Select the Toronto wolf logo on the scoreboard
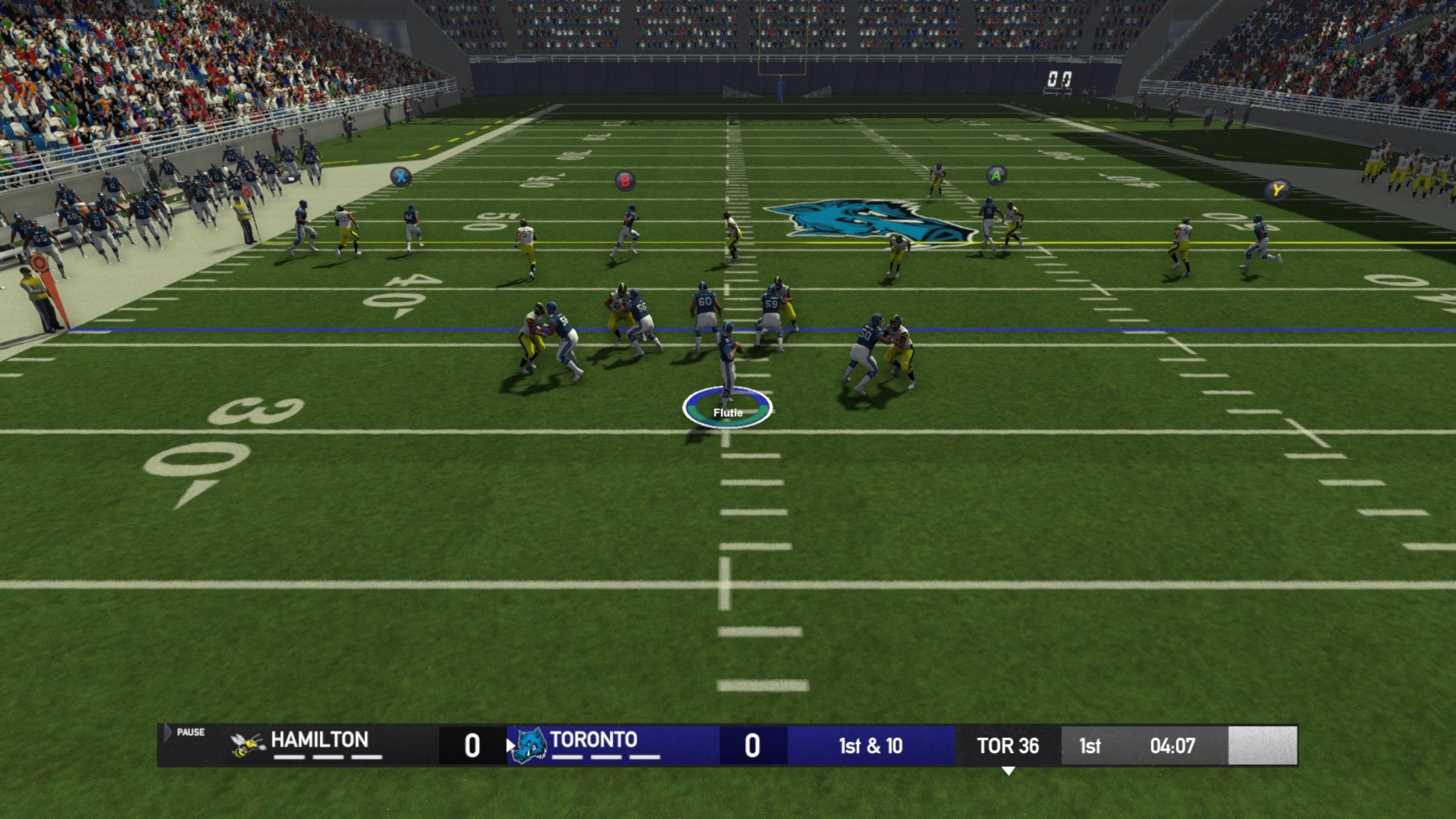The height and width of the screenshot is (819, 1456). click(x=531, y=745)
